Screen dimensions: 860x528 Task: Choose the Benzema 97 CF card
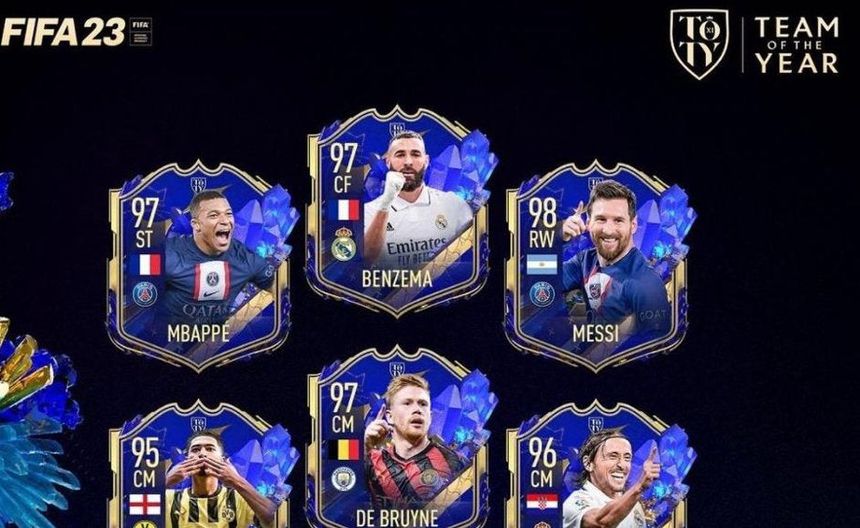398,210
